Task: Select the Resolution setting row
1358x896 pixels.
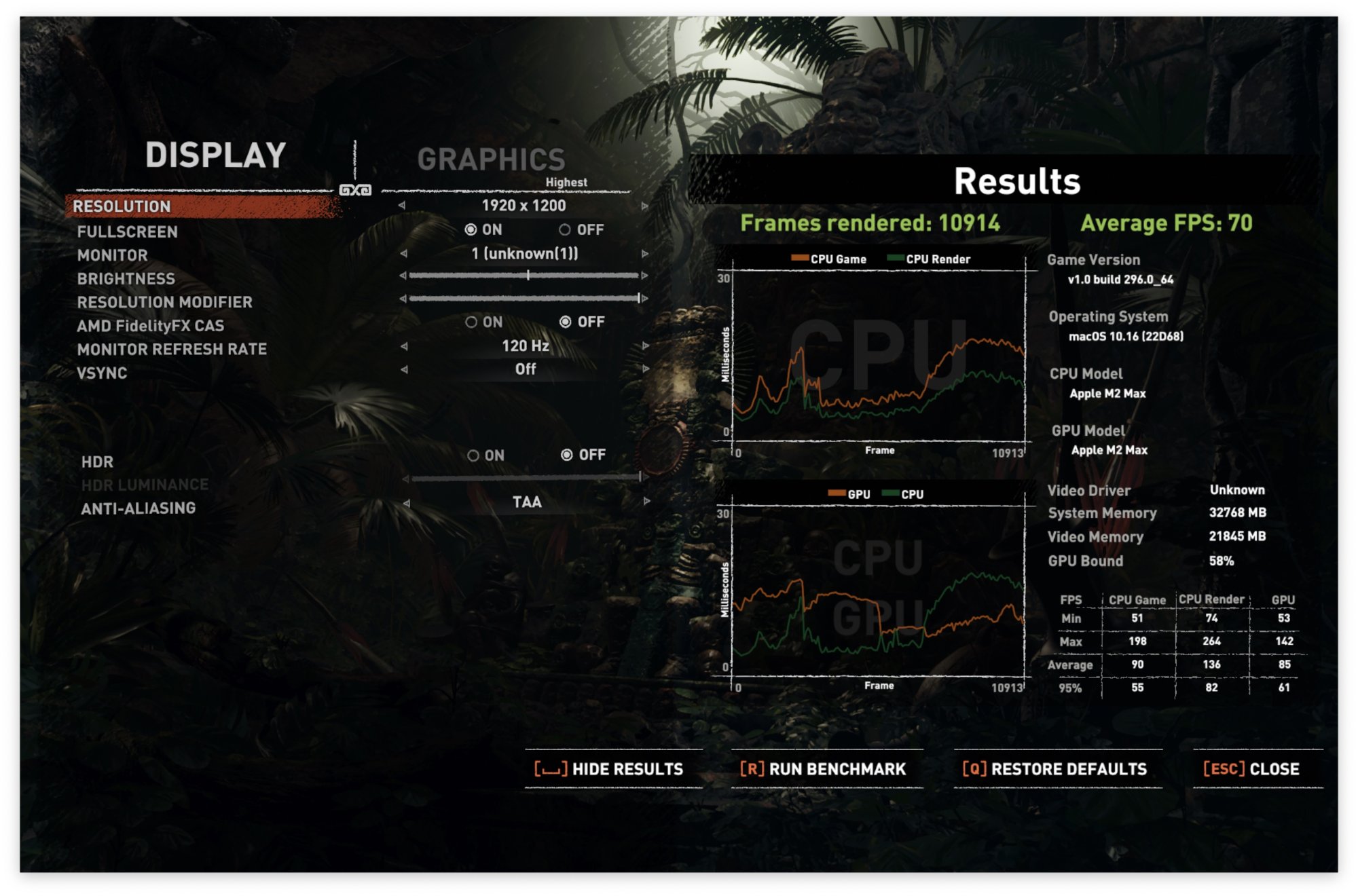Action: click(x=122, y=206)
